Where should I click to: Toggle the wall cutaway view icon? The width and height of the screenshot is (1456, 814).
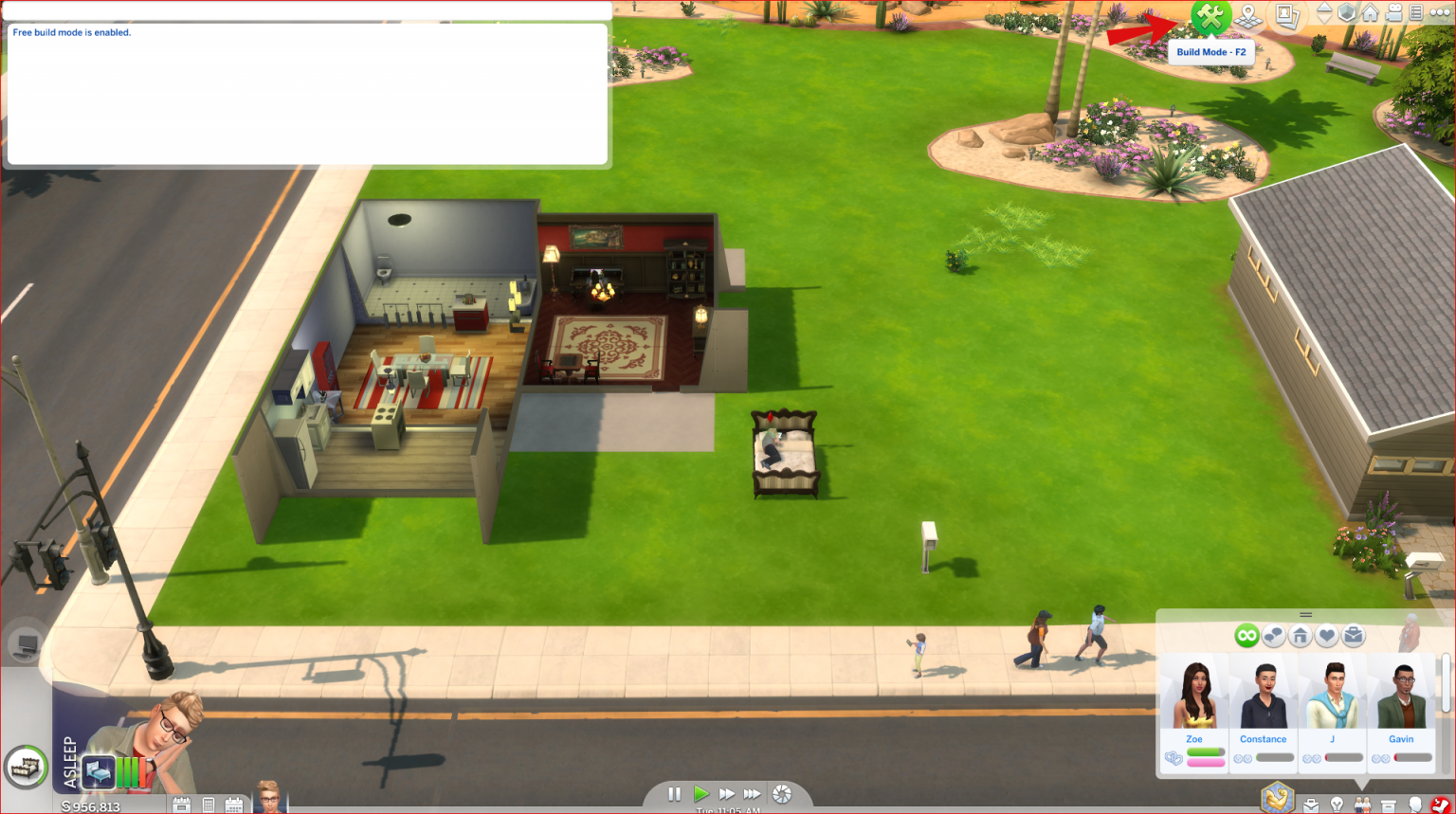point(1346,14)
